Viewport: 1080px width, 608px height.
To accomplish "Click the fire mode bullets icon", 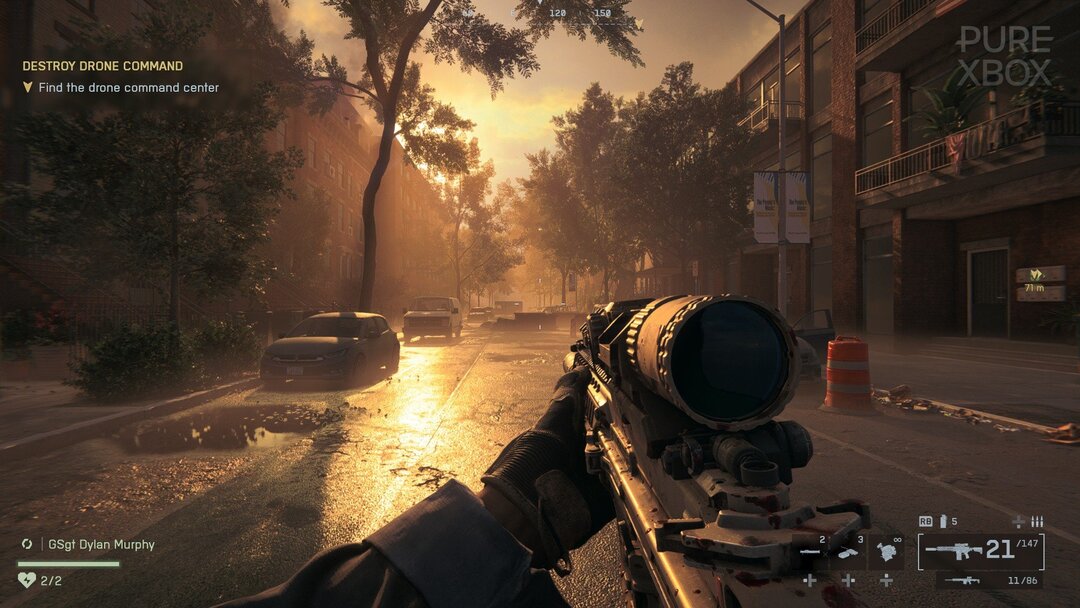I will (x=1037, y=521).
